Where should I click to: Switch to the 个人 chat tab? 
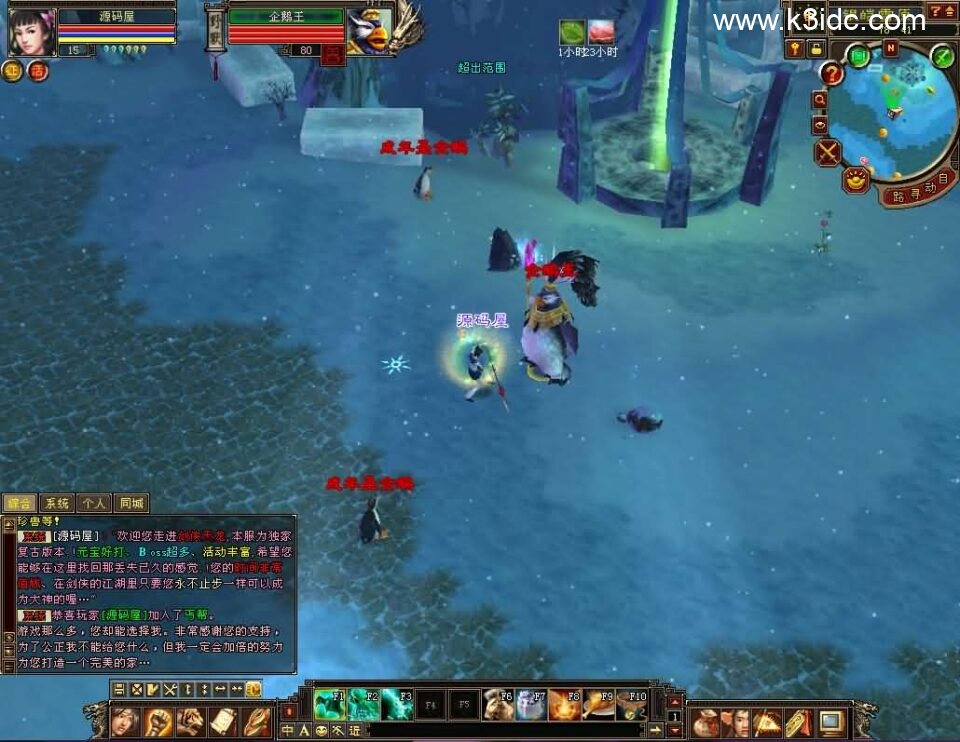(x=94, y=503)
